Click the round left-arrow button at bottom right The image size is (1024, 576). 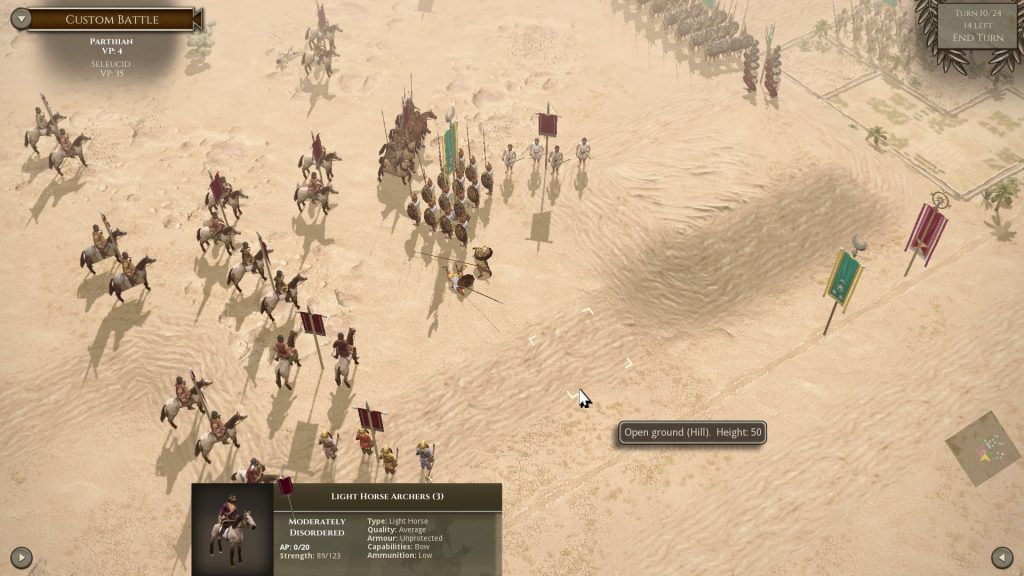pyautogui.click(x=1002, y=556)
